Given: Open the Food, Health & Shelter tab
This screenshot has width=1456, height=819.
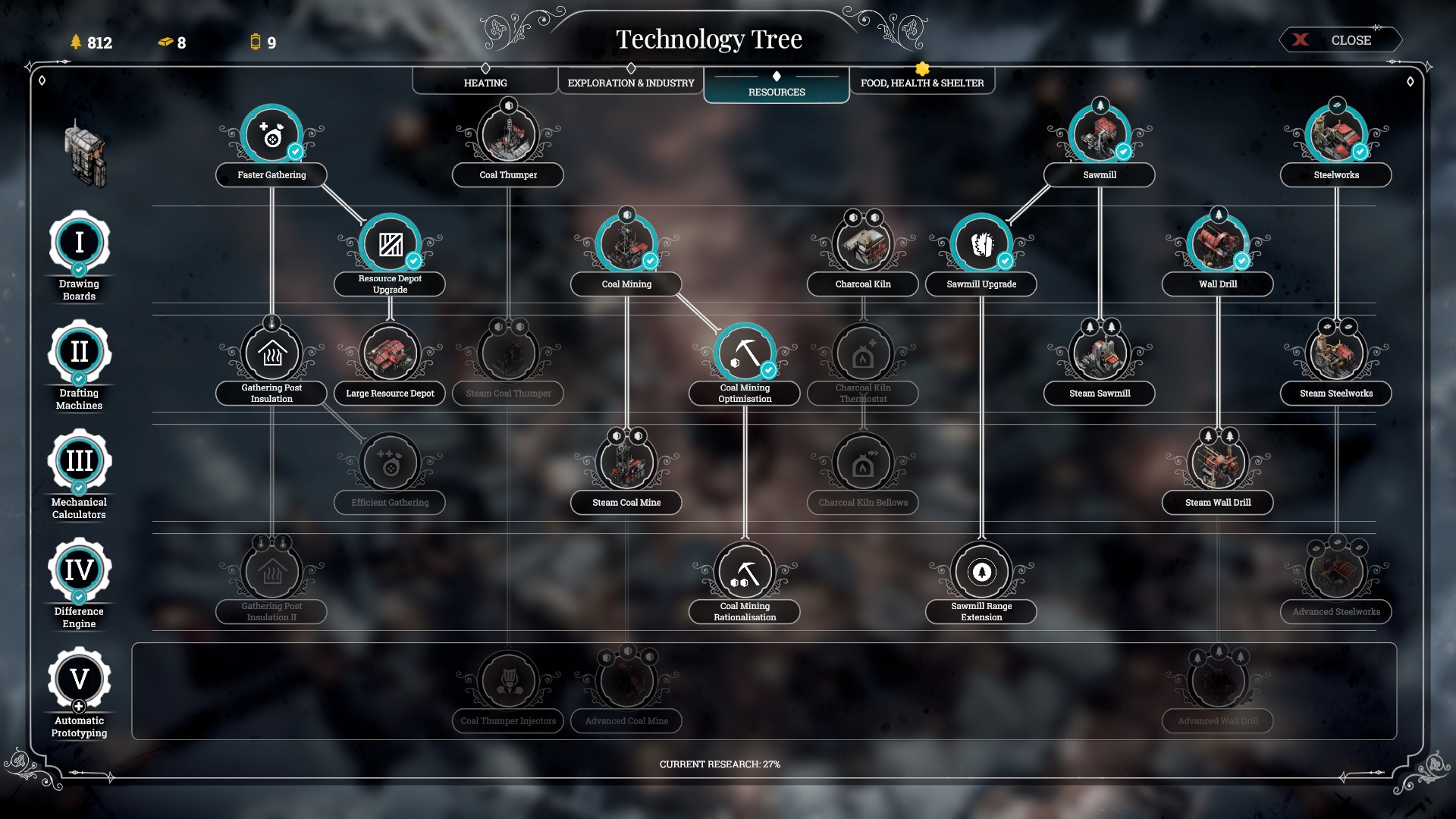Looking at the screenshot, I should (921, 82).
